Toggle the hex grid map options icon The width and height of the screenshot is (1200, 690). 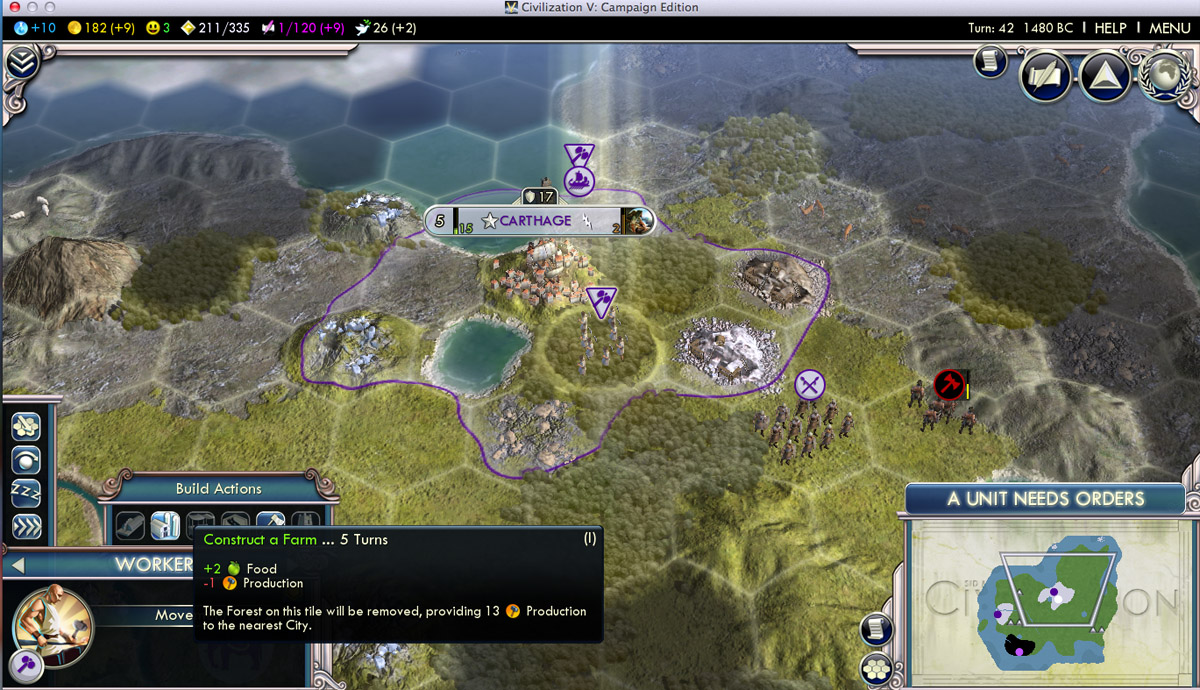[x=877, y=668]
